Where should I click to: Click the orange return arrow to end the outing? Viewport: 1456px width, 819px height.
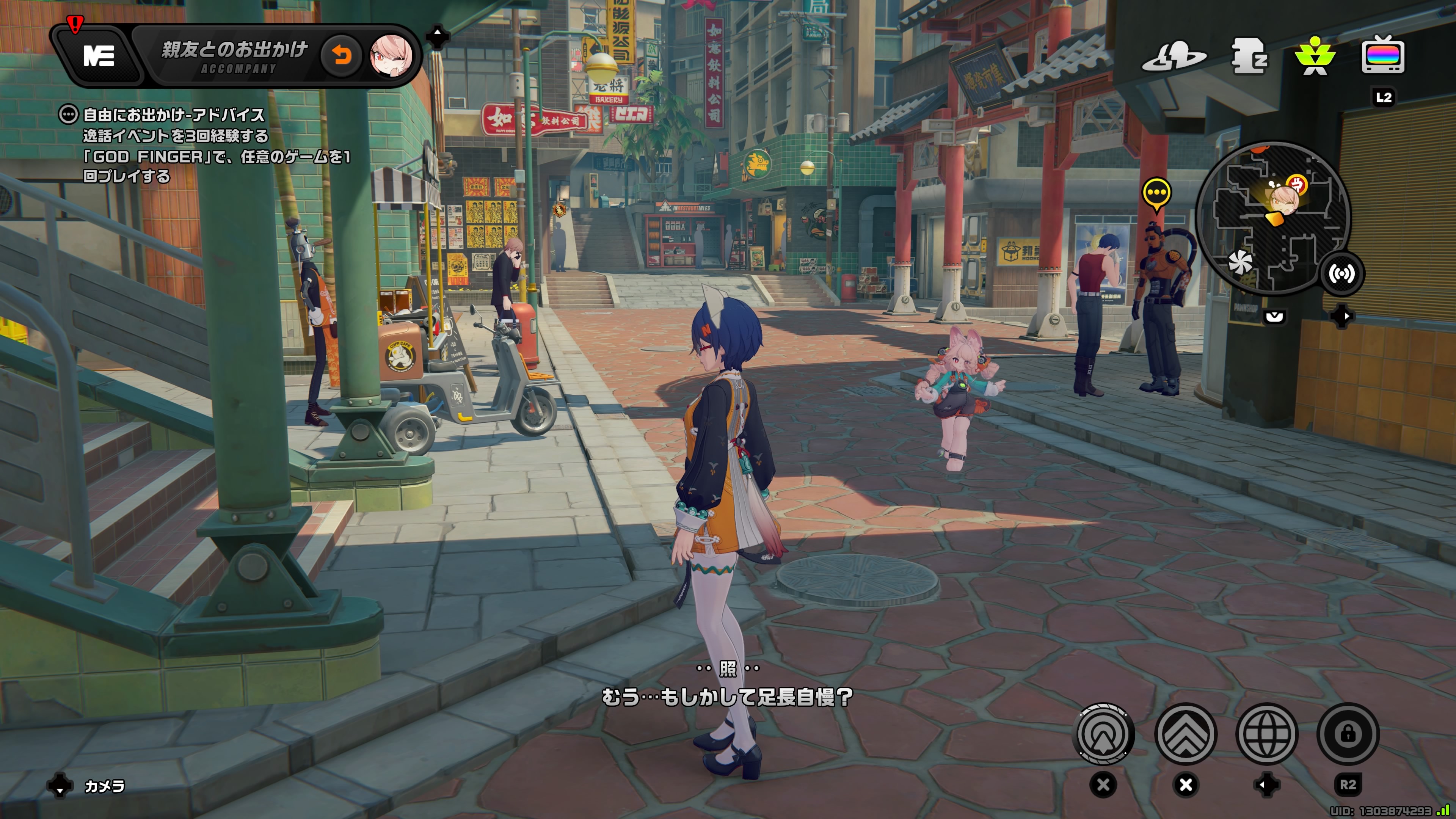tap(341, 55)
